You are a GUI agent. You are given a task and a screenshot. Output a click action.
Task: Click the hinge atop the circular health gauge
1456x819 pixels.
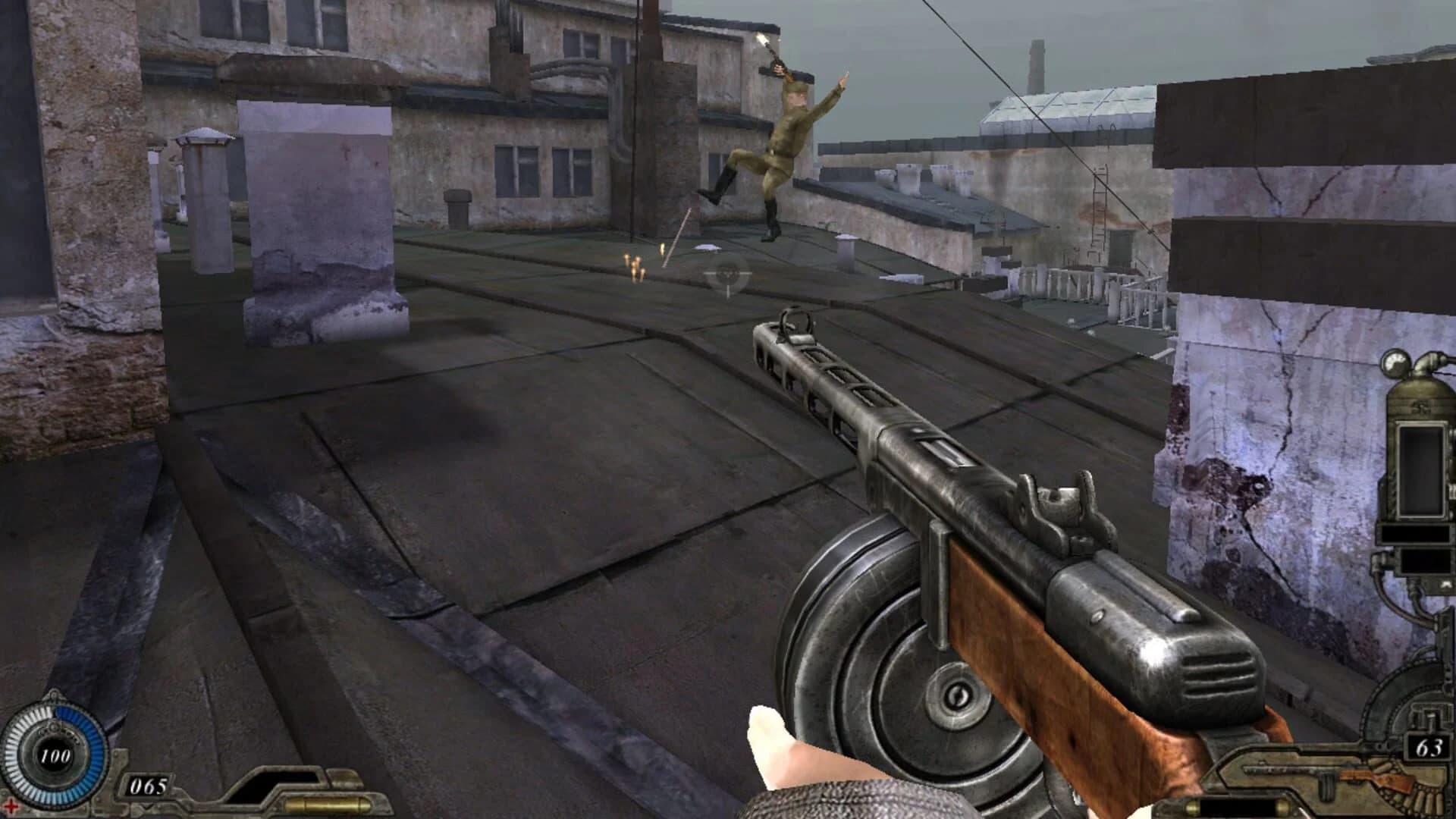pos(53,695)
